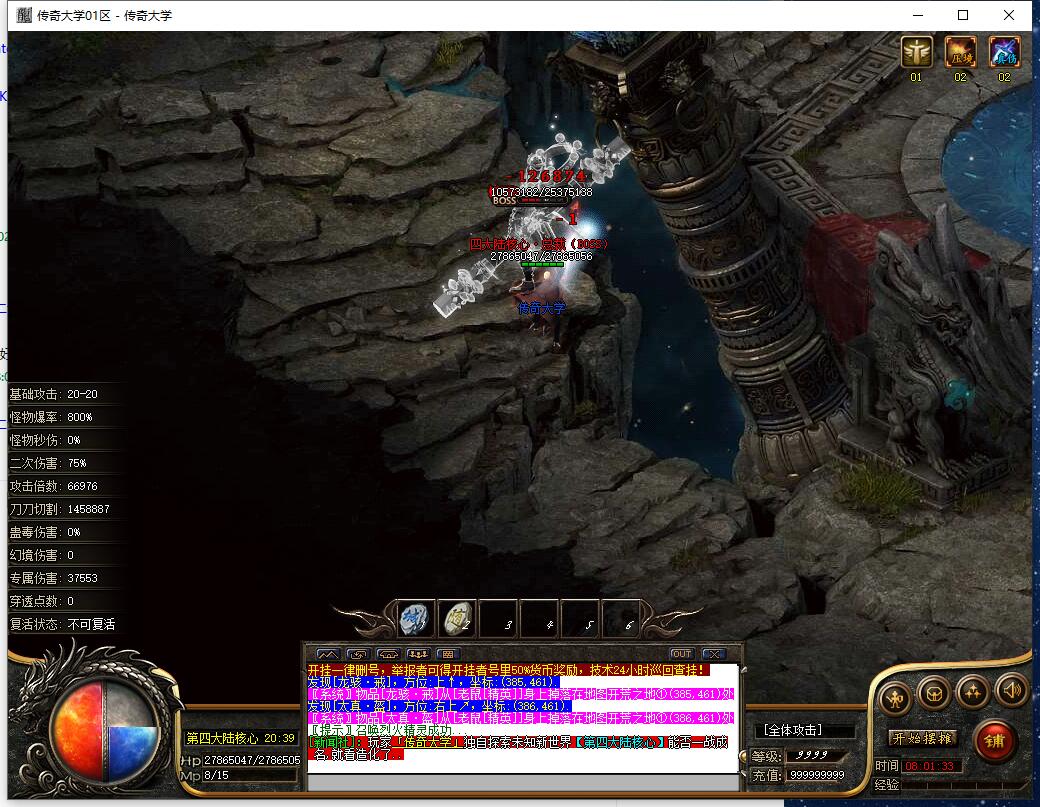Toggle the sound speaker button
The height and width of the screenshot is (807, 1040).
point(1012,690)
